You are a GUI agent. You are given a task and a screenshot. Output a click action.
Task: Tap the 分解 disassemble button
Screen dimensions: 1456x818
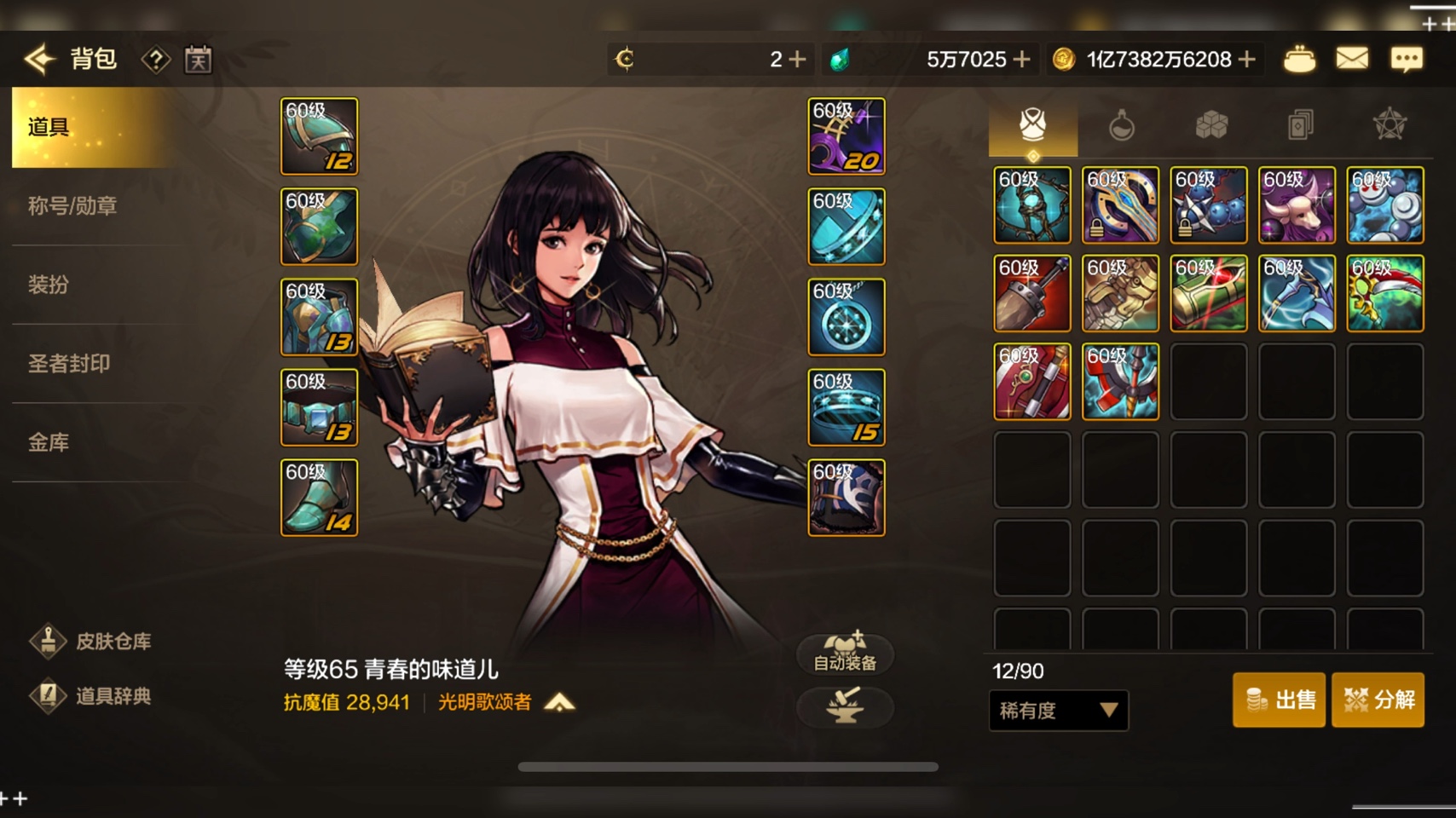pyautogui.click(x=1378, y=700)
